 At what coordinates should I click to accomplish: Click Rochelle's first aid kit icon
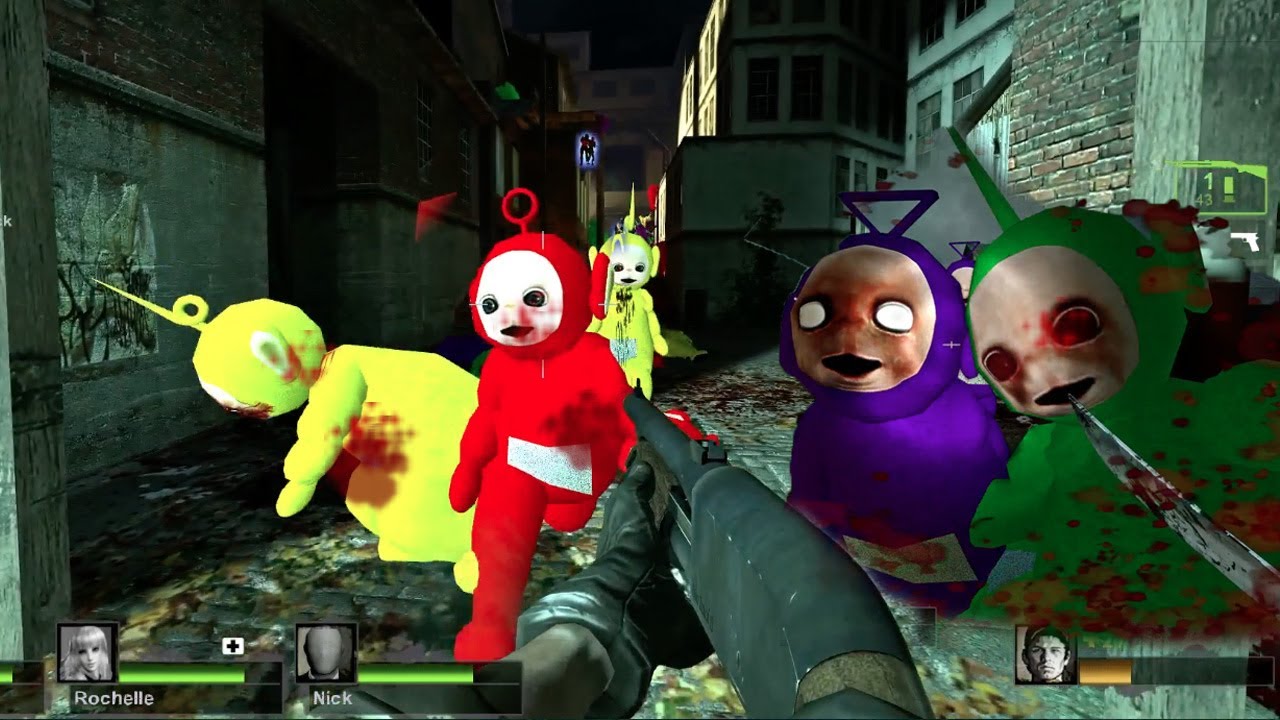[232, 647]
